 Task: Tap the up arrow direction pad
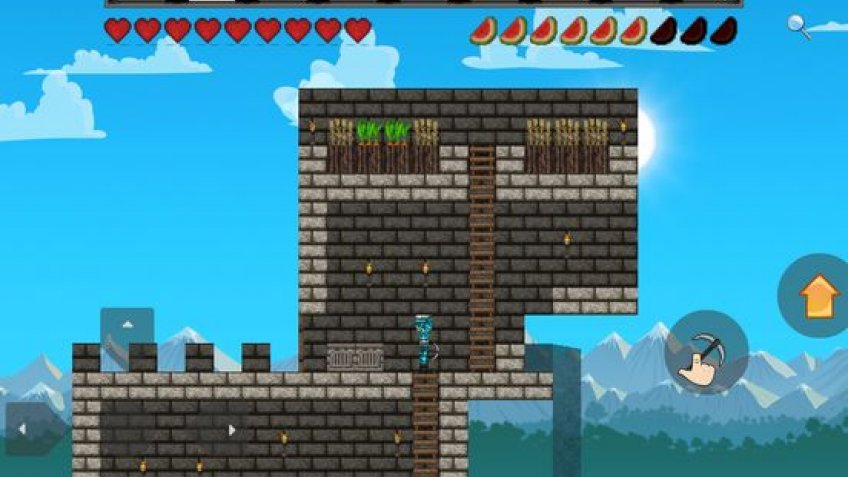pyautogui.click(x=127, y=326)
